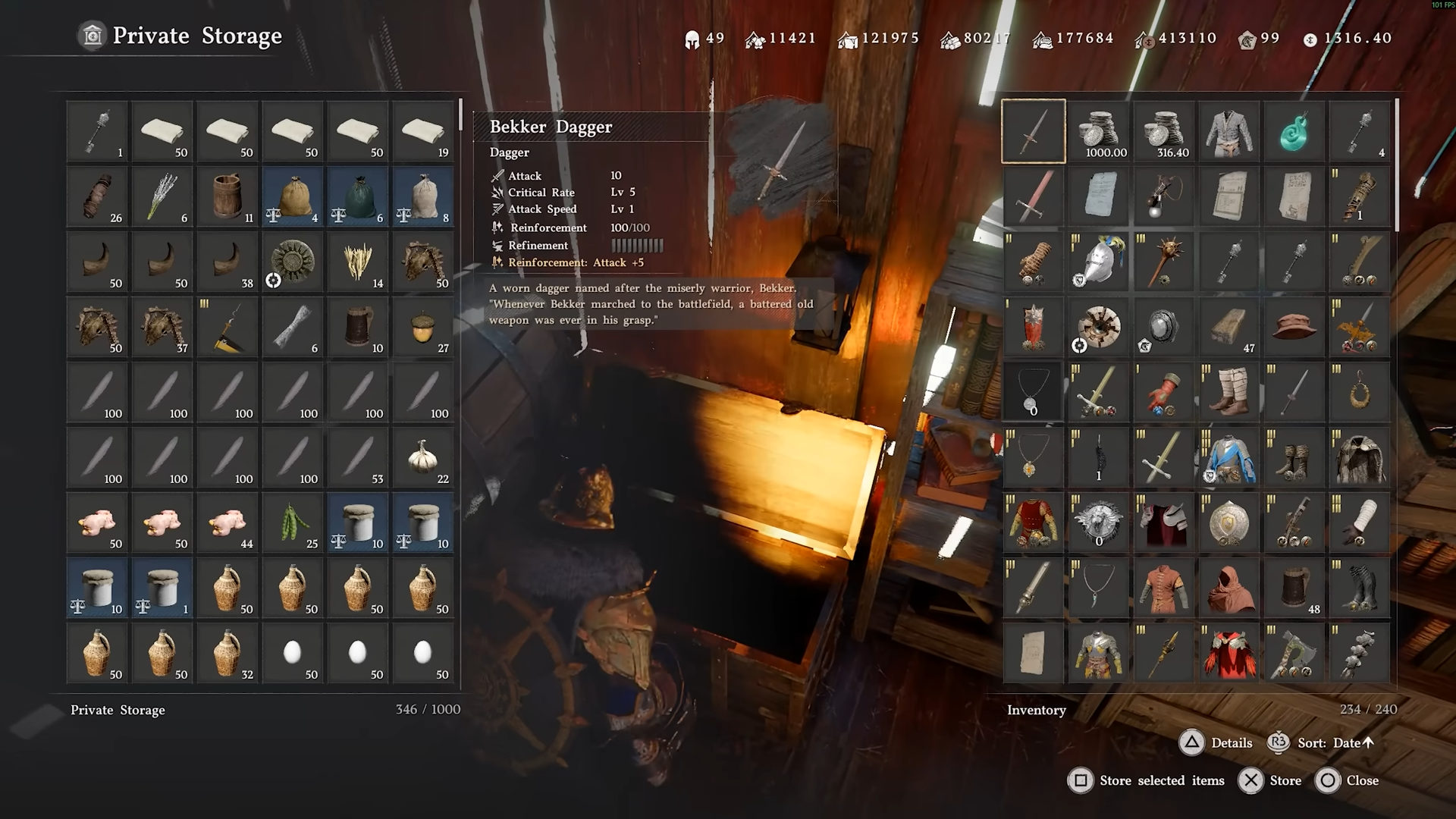The width and height of the screenshot is (1456, 819).
Task: Select the acorn stack in storage
Action: point(423,327)
